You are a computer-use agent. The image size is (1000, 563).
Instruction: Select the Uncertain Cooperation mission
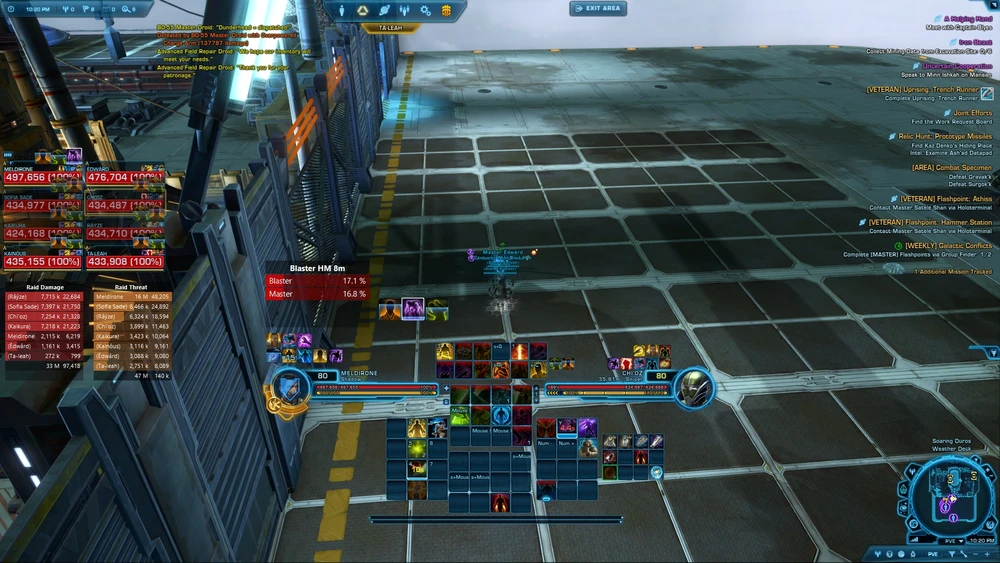point(957,67)
